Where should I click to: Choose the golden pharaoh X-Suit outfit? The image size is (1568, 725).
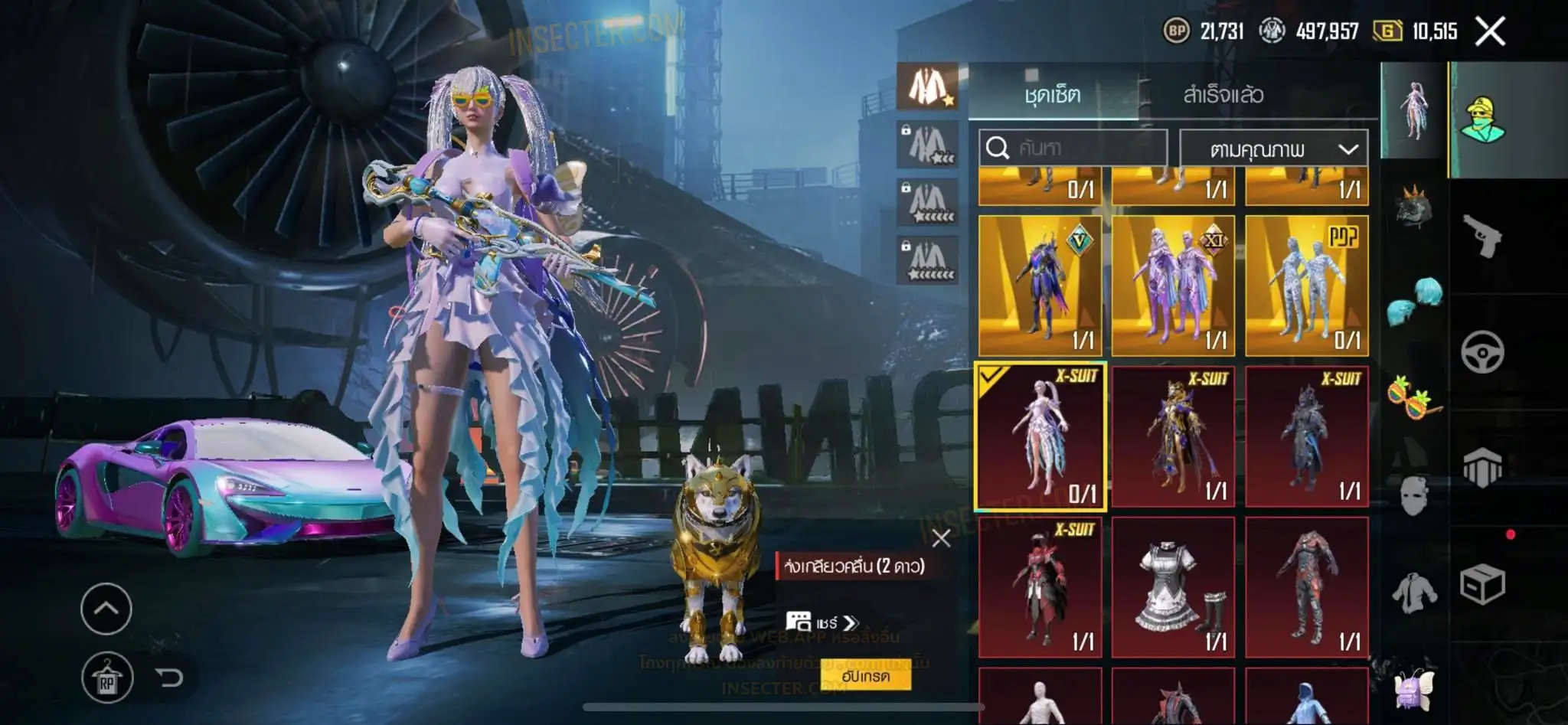(1173, 436)
